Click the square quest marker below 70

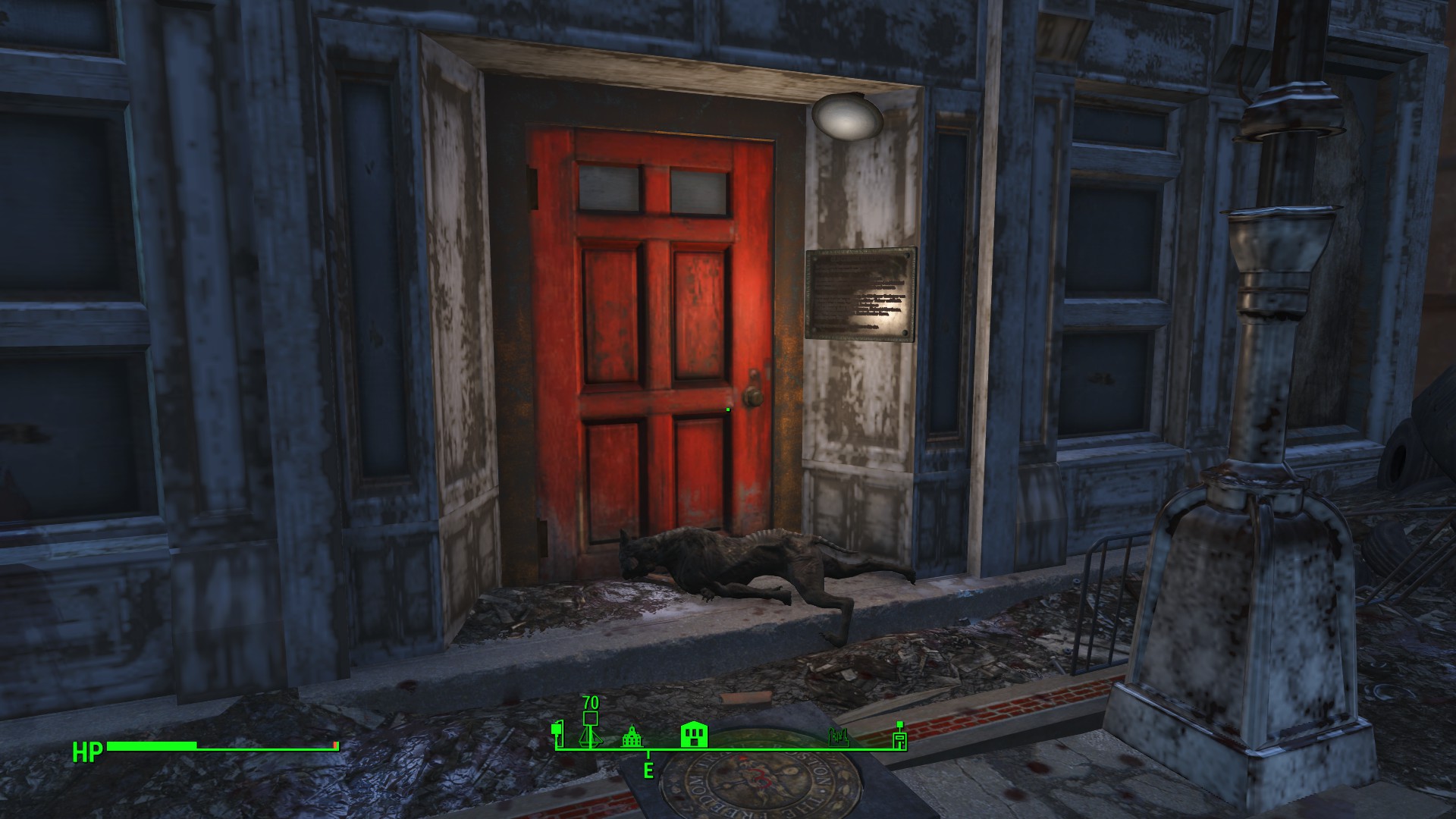(x=591, y=719)
